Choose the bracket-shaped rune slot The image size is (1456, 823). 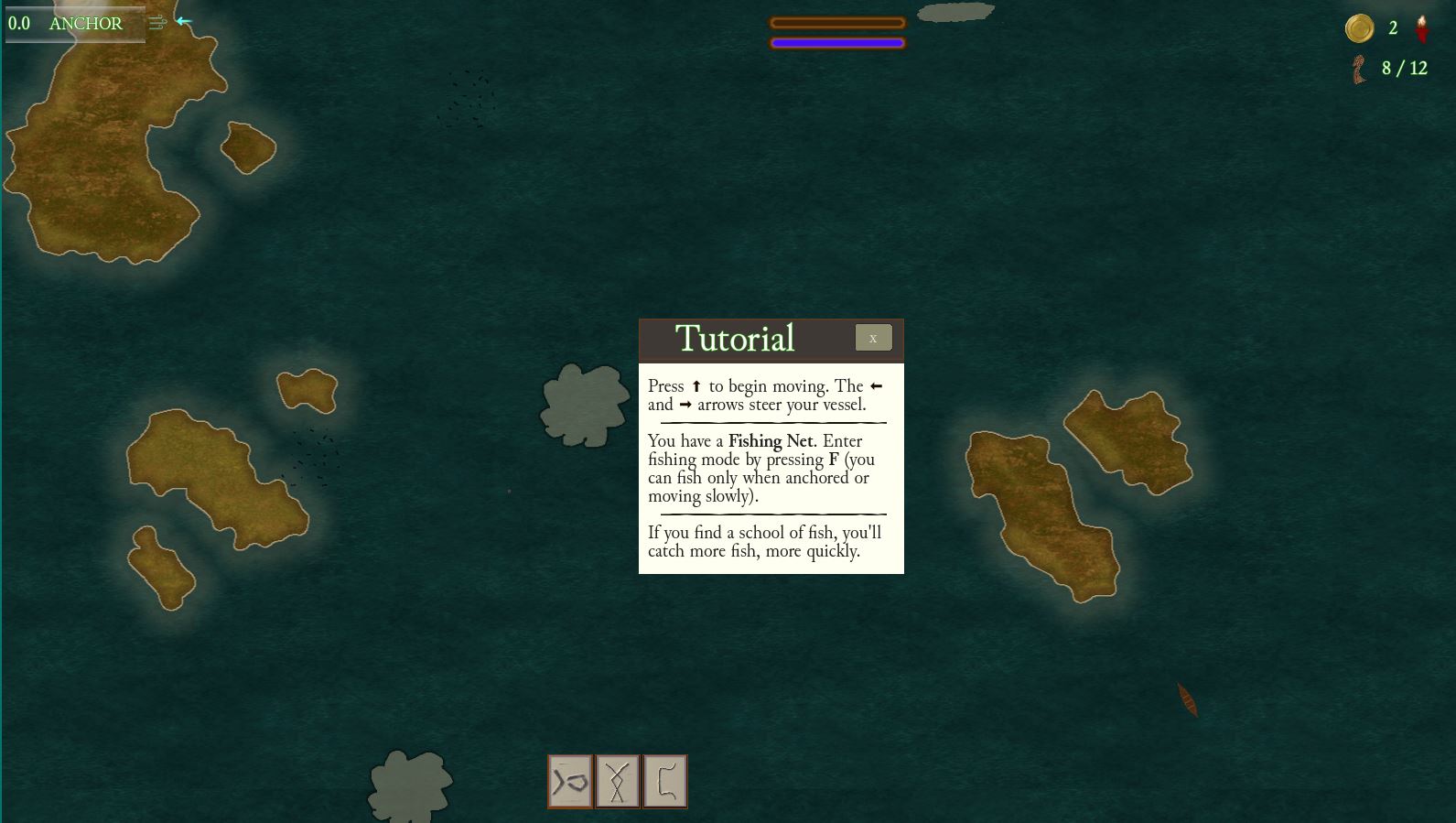click(665, 782)
